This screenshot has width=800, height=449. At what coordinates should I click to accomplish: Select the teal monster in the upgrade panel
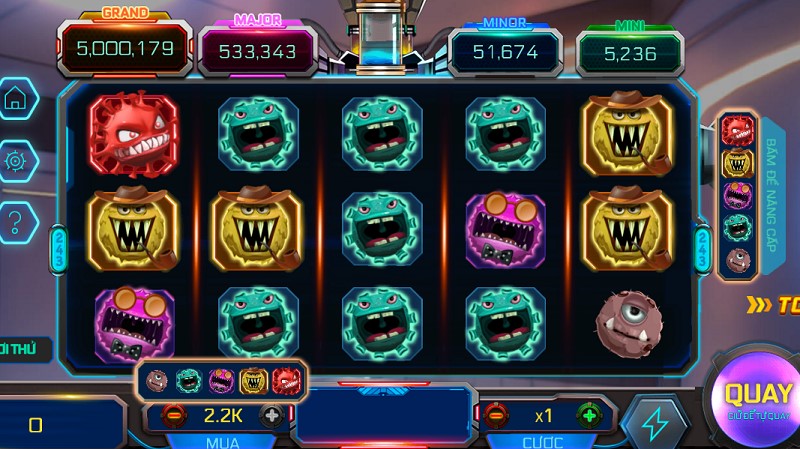(738, 228)
